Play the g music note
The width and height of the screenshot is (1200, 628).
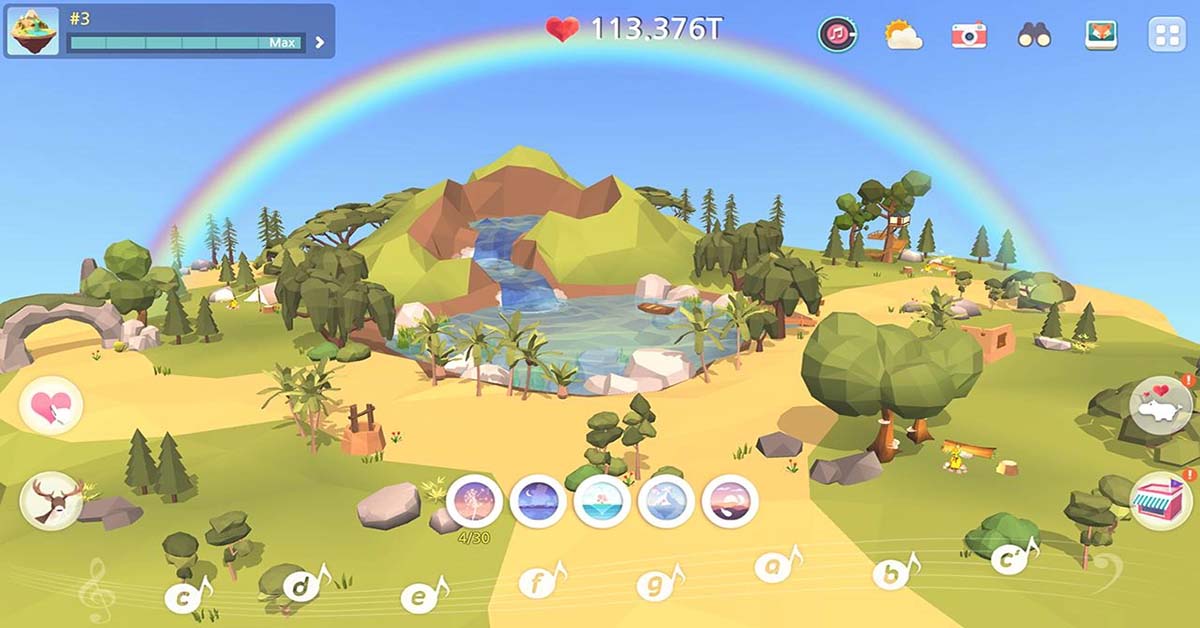657,584
